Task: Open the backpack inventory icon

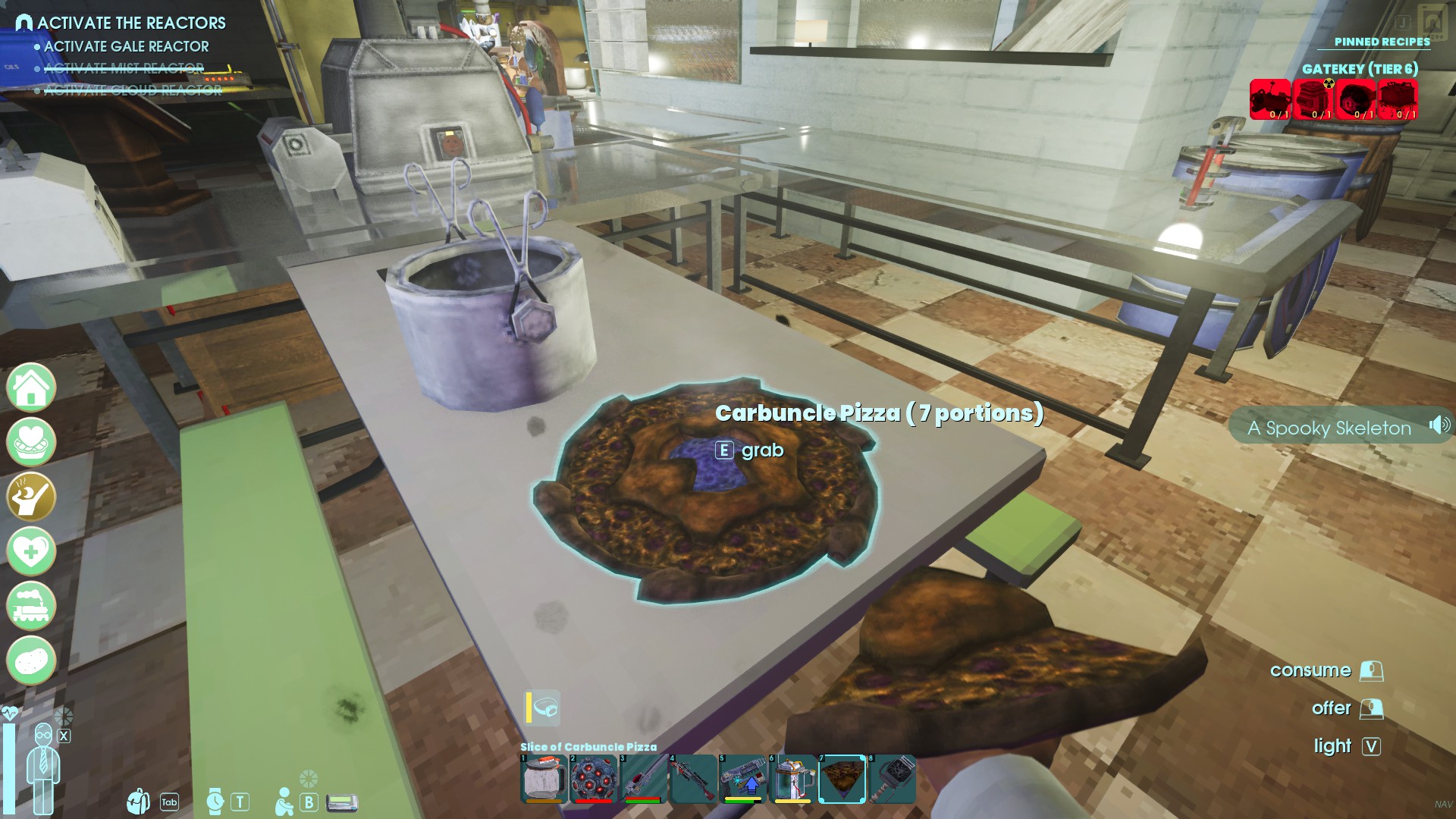Action: pos(139,802)
